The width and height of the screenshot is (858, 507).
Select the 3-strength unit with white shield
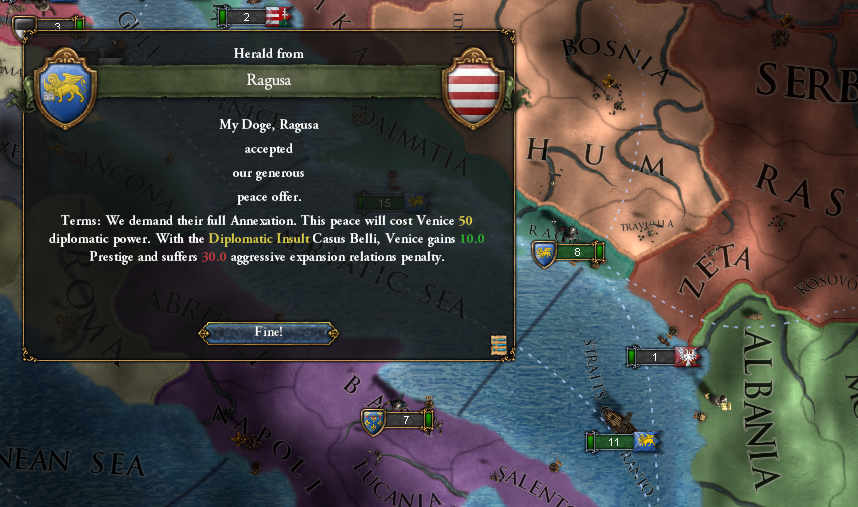[50, 25]
